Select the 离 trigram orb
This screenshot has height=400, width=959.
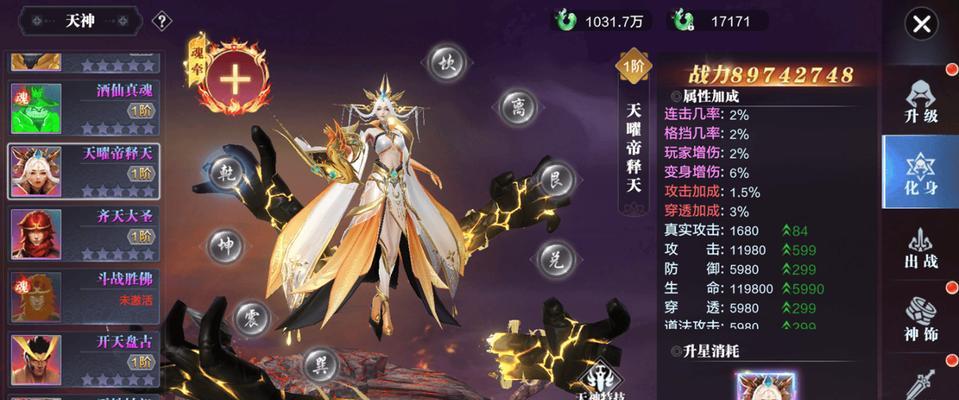point(517,105)
